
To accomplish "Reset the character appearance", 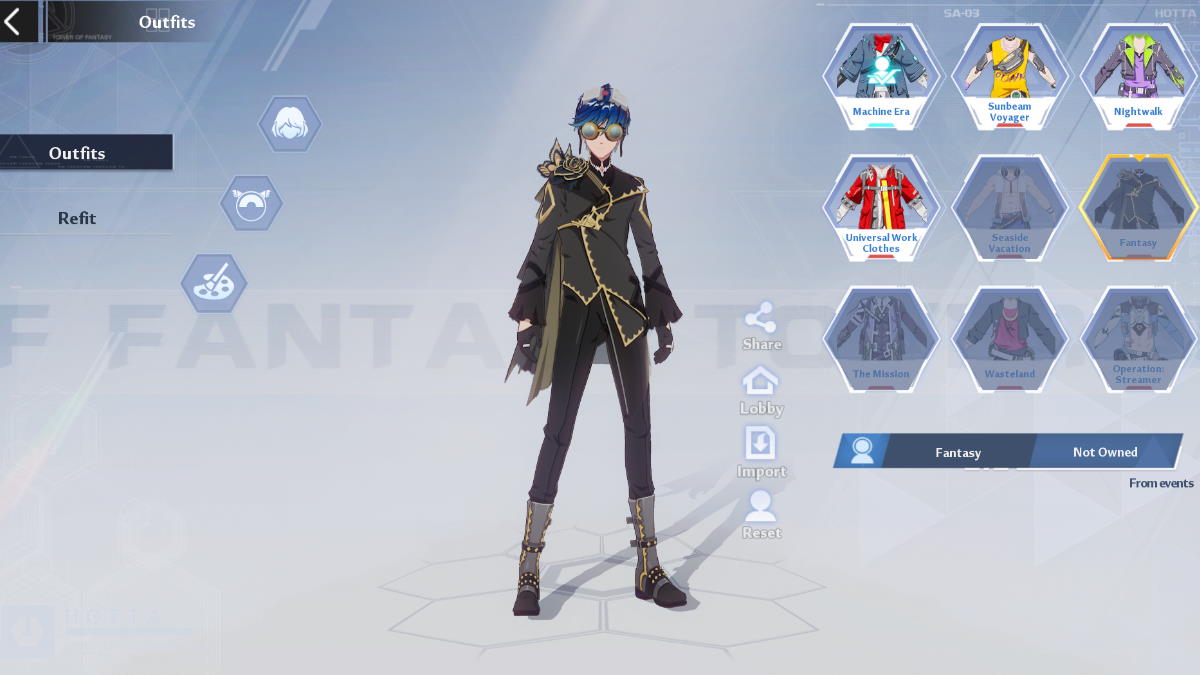I will [x=761, y=514].
